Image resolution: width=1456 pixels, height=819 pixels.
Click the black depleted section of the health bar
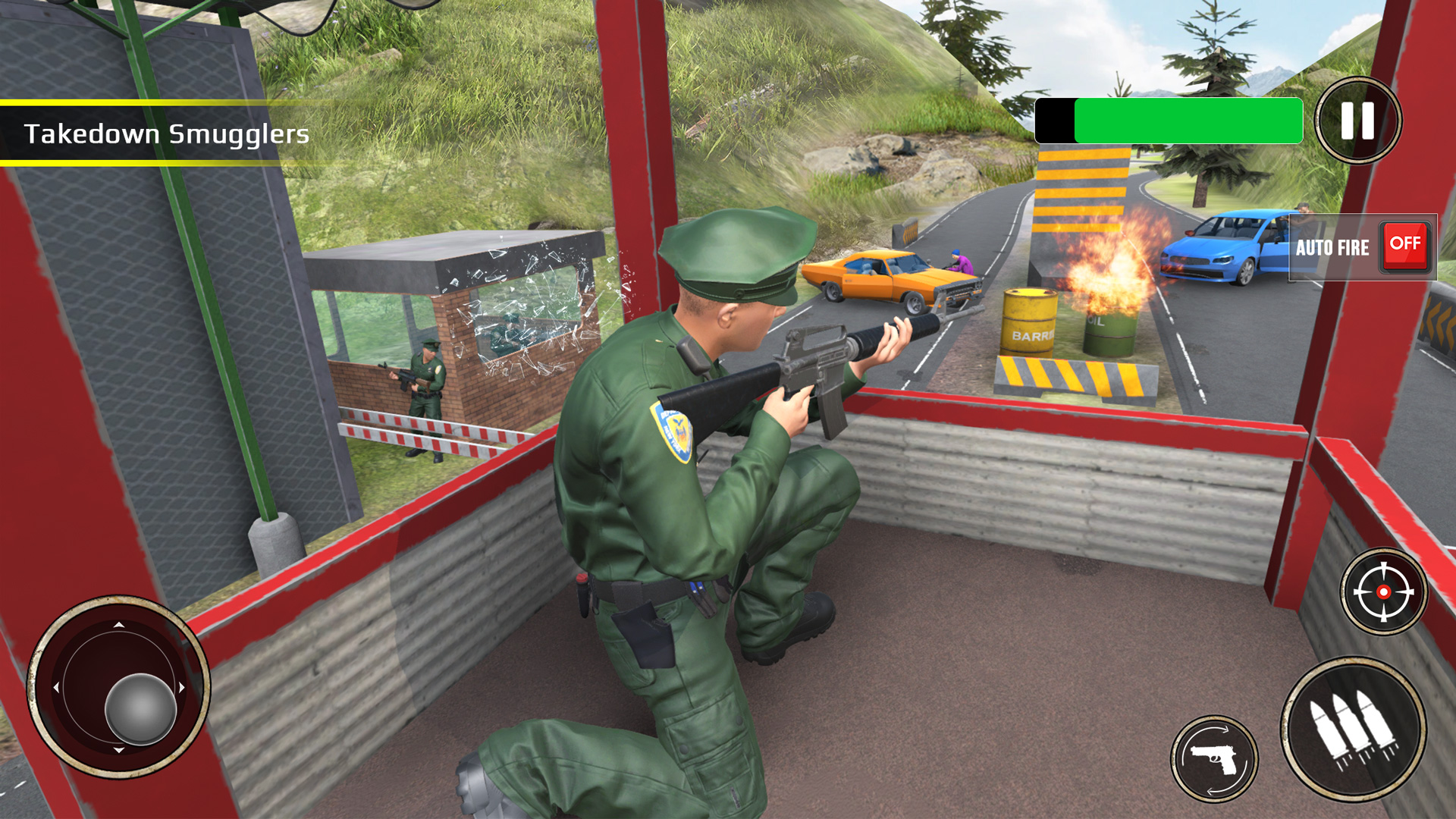(x=1056, y=121)
